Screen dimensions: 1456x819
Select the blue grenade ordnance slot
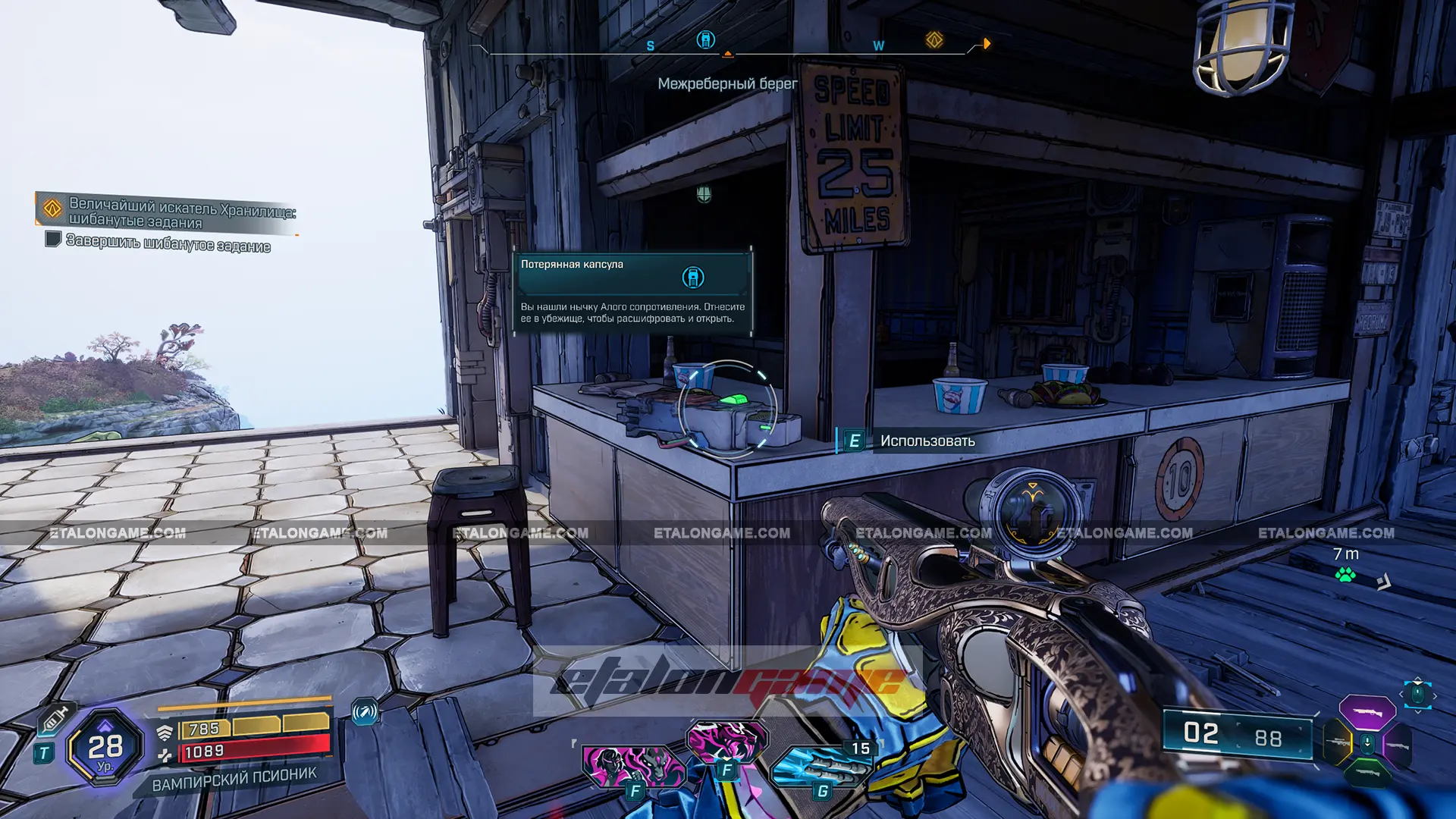(819, 766)
